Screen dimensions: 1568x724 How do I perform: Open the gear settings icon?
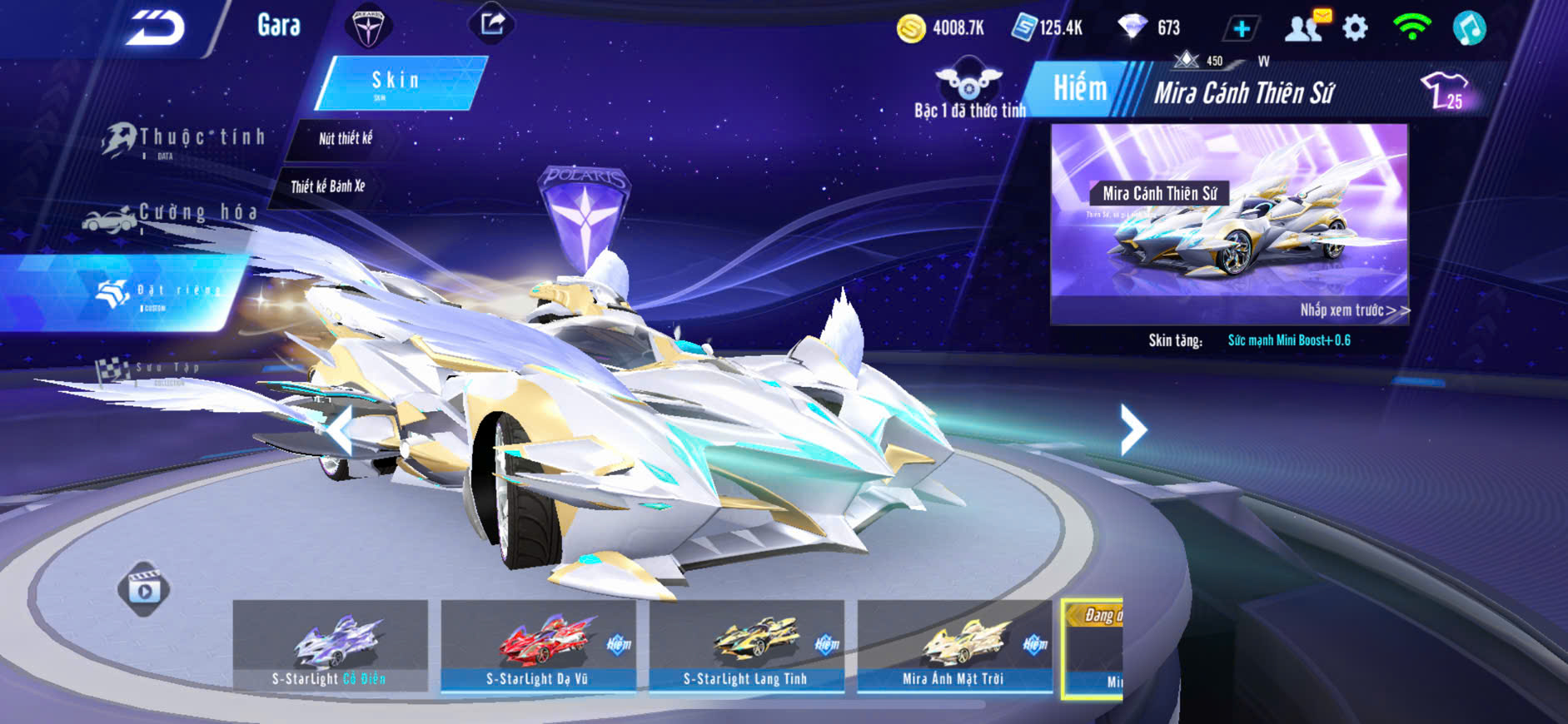click(1355, 28)
